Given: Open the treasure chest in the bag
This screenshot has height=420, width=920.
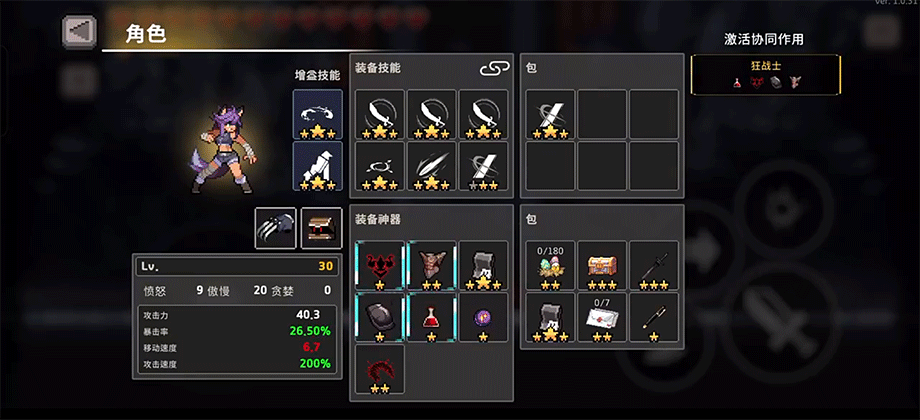Looking at the screenshot, I should click(602, 266).
